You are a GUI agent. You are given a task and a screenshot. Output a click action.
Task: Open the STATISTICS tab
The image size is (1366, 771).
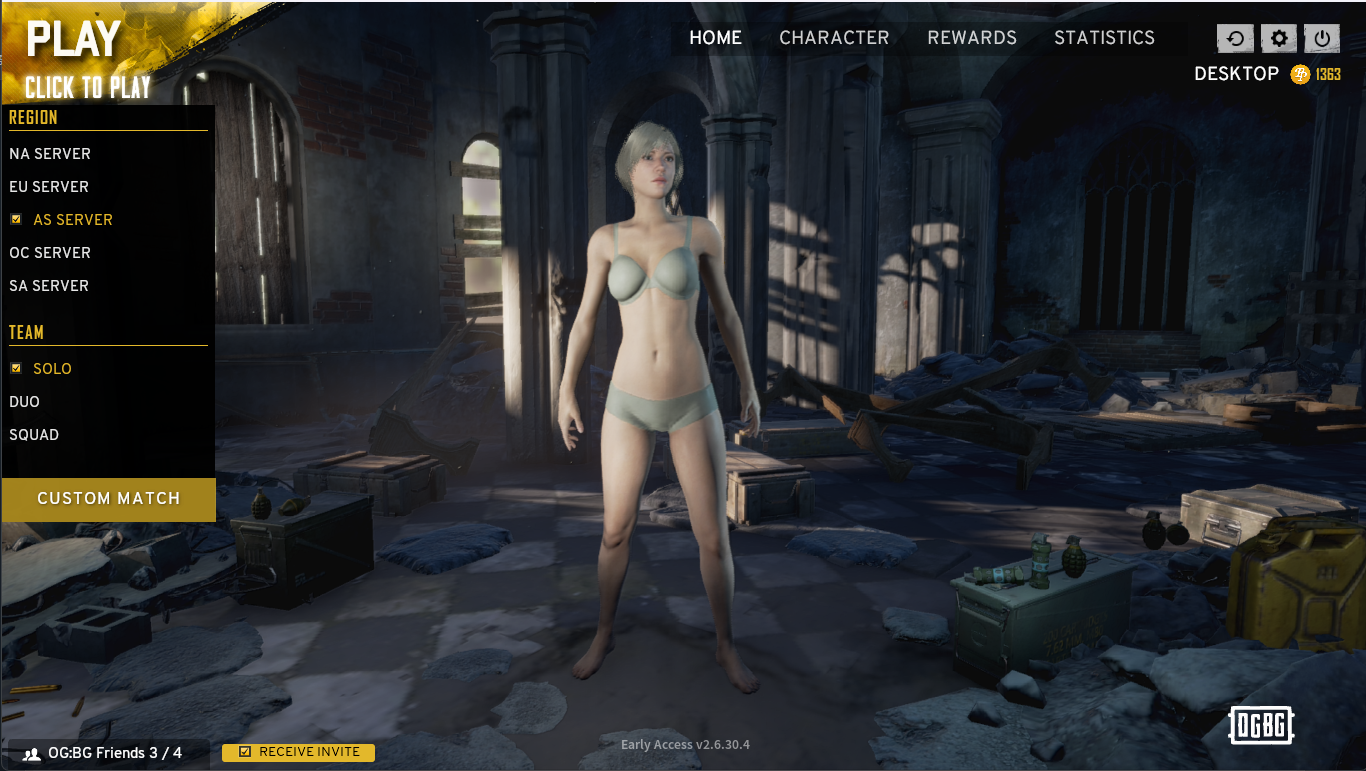[x=1104, y=38]
